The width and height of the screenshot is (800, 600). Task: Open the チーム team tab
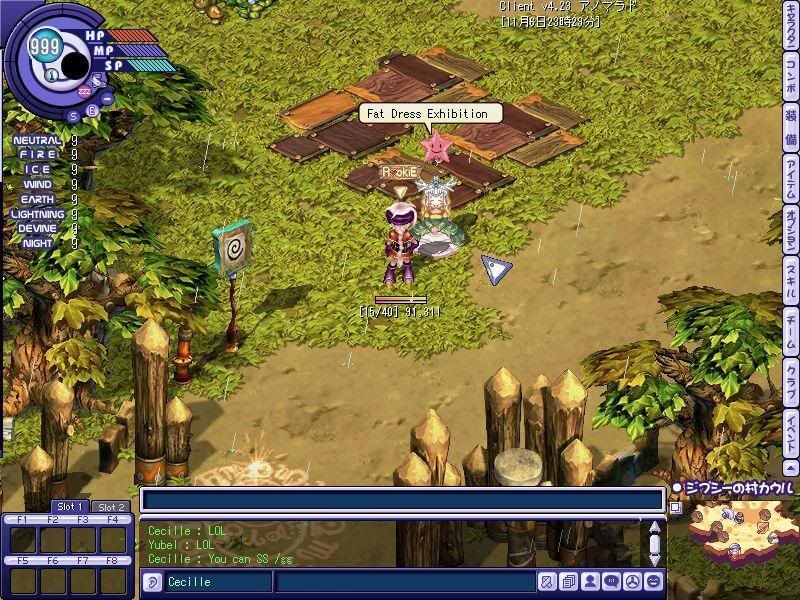pos(790,327)
